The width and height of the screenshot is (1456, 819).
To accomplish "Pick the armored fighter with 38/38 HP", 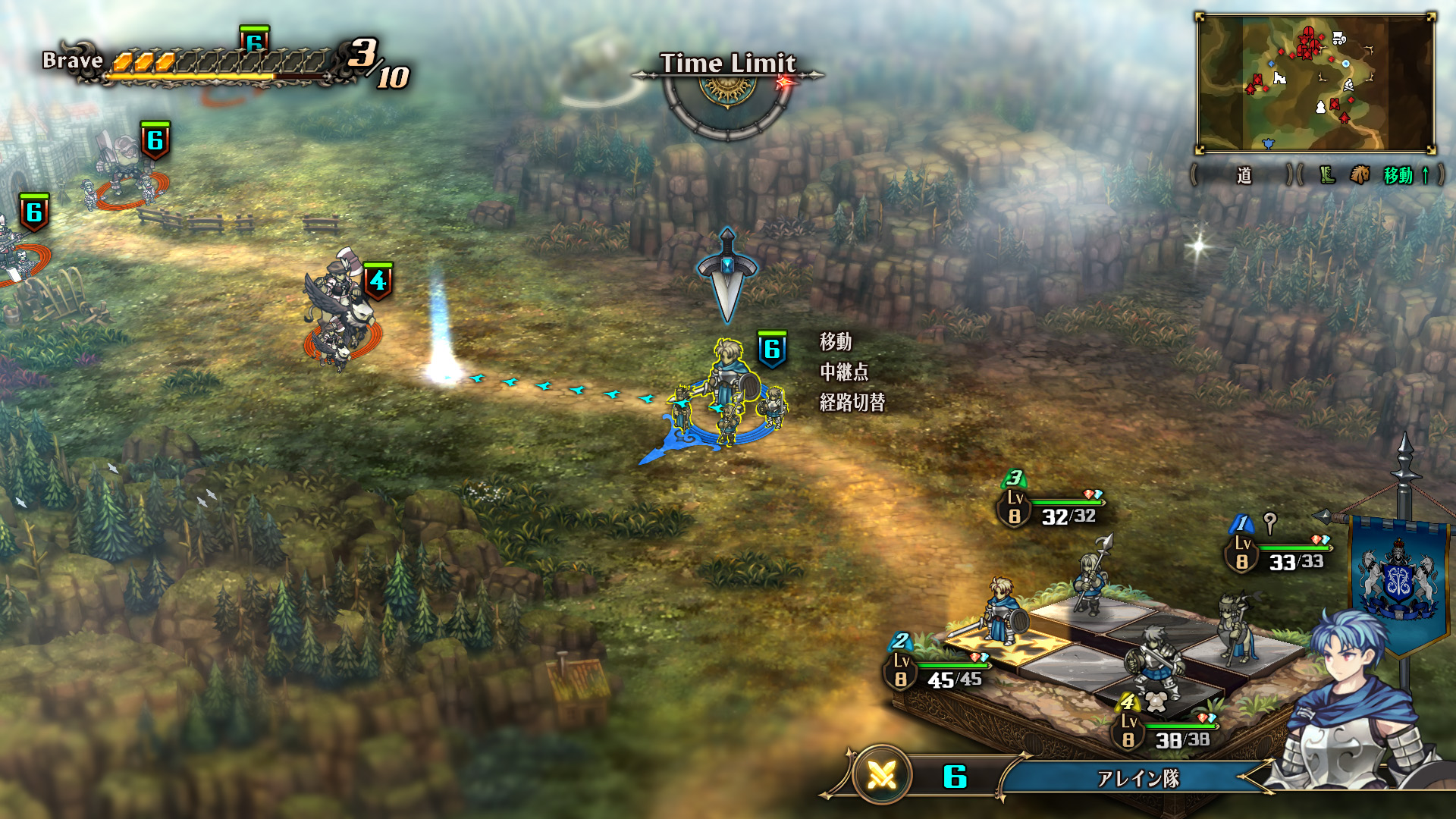I will (x=1153, y=661).
